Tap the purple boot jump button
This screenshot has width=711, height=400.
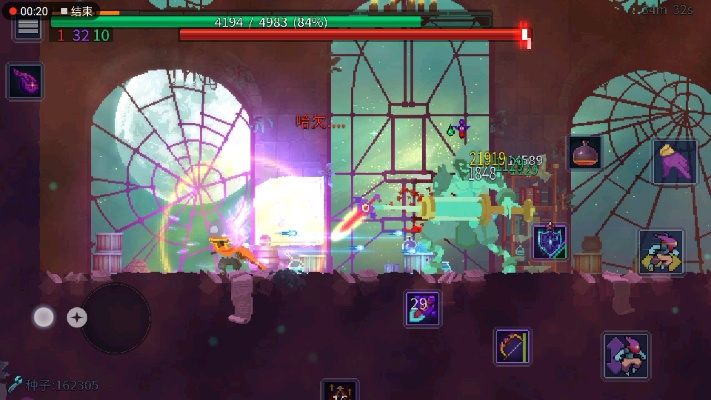(674, 162)
